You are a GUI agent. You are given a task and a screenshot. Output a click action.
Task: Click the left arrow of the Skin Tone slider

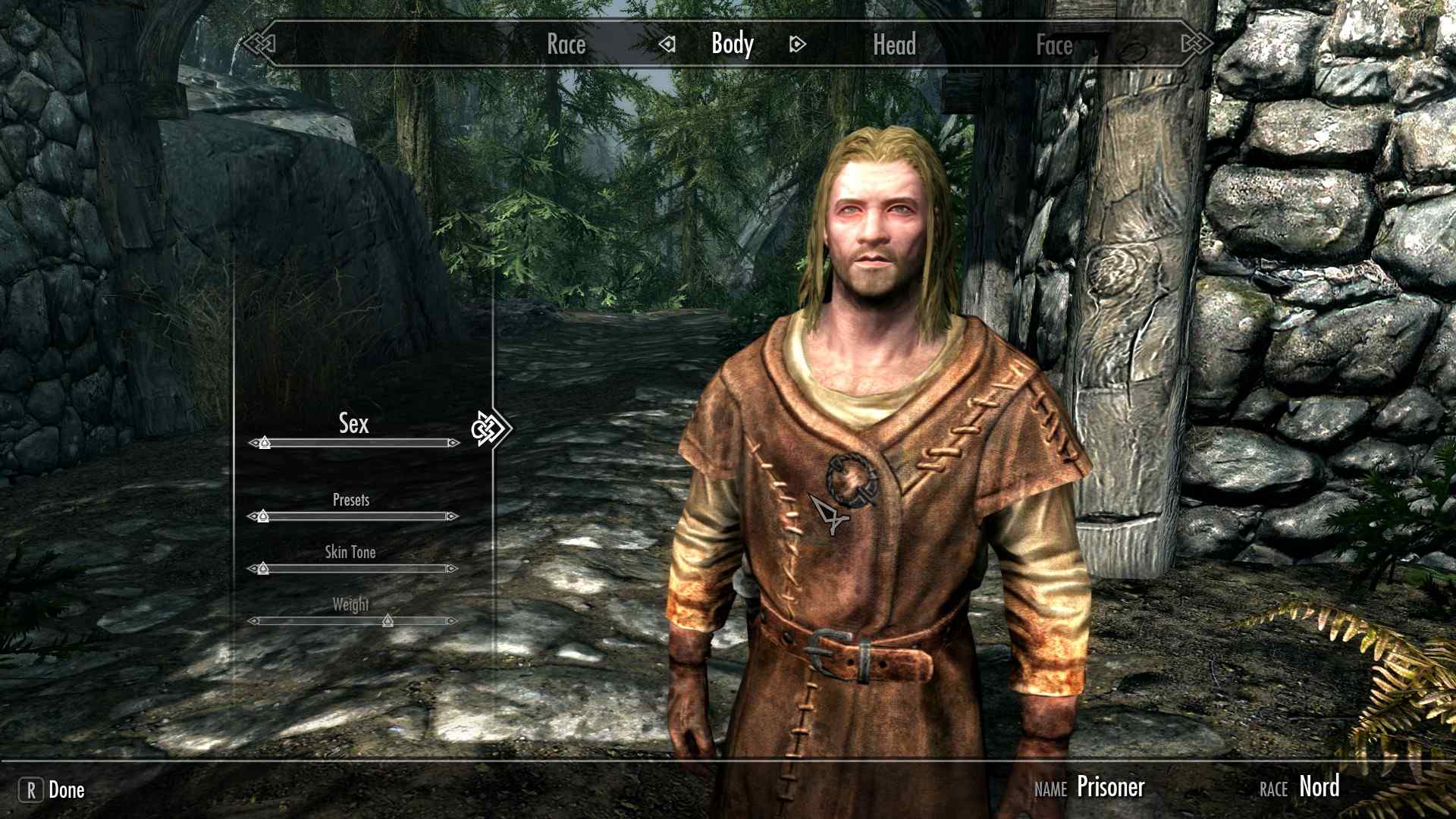253,566
